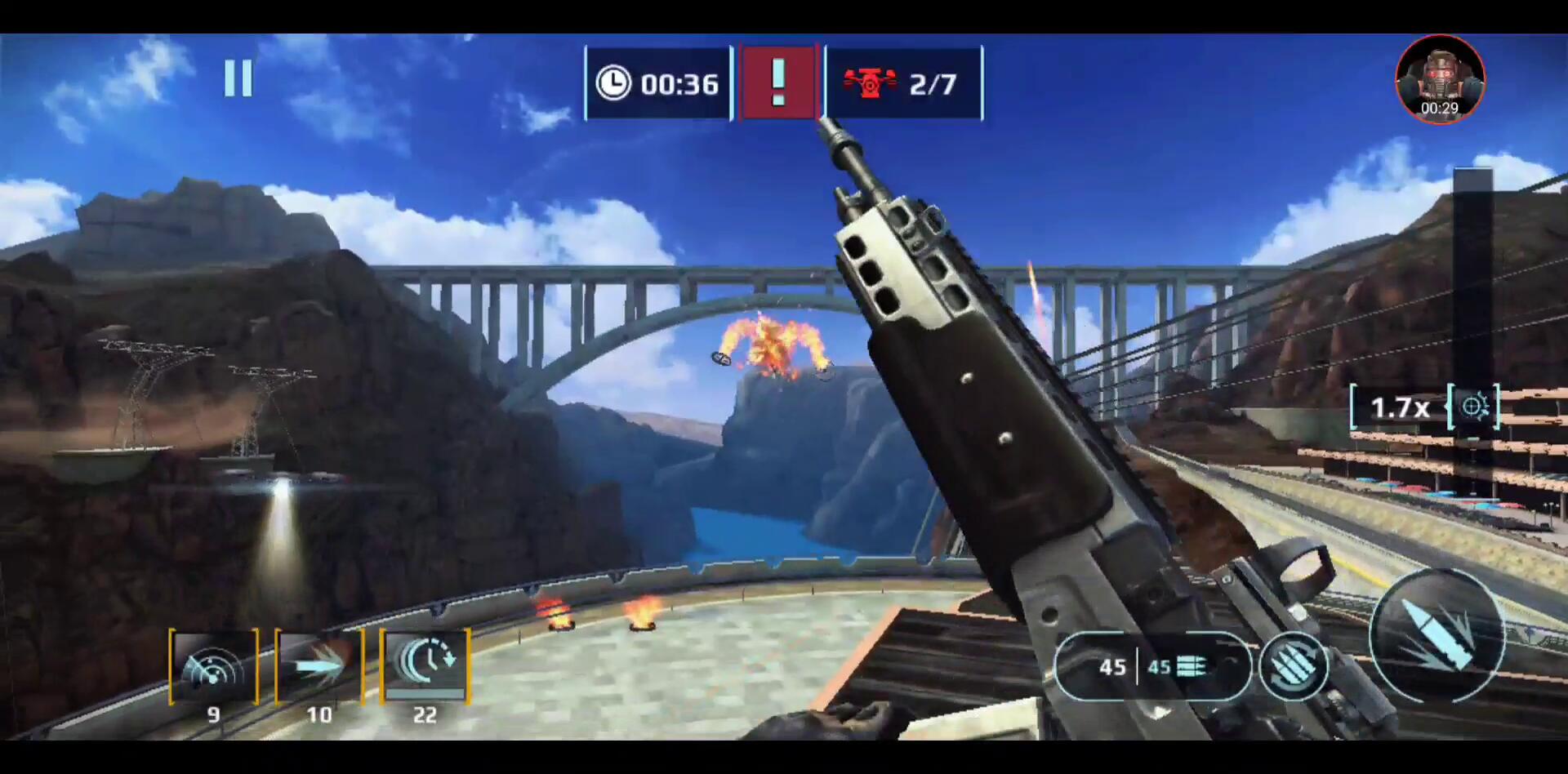Trigger the slow-time clock ability
Image resolution: width=1568 pixels, height=774 pixels.
tap(425, 665)
